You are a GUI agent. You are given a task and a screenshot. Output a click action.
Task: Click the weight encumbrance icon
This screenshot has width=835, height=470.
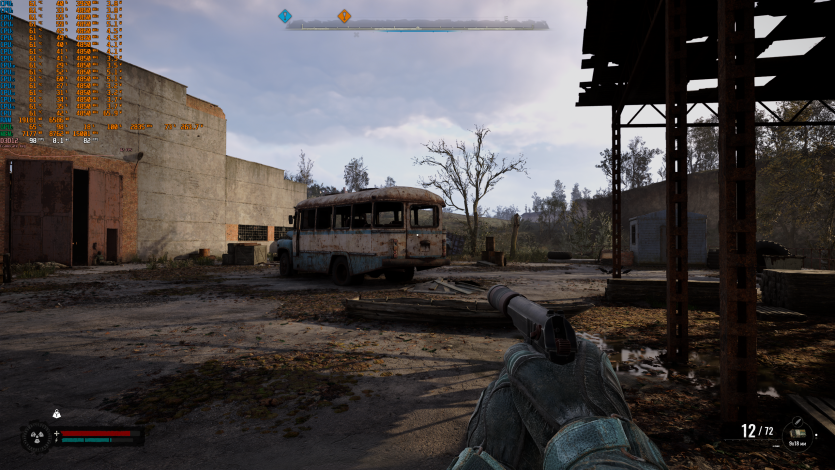click(57, 414)
